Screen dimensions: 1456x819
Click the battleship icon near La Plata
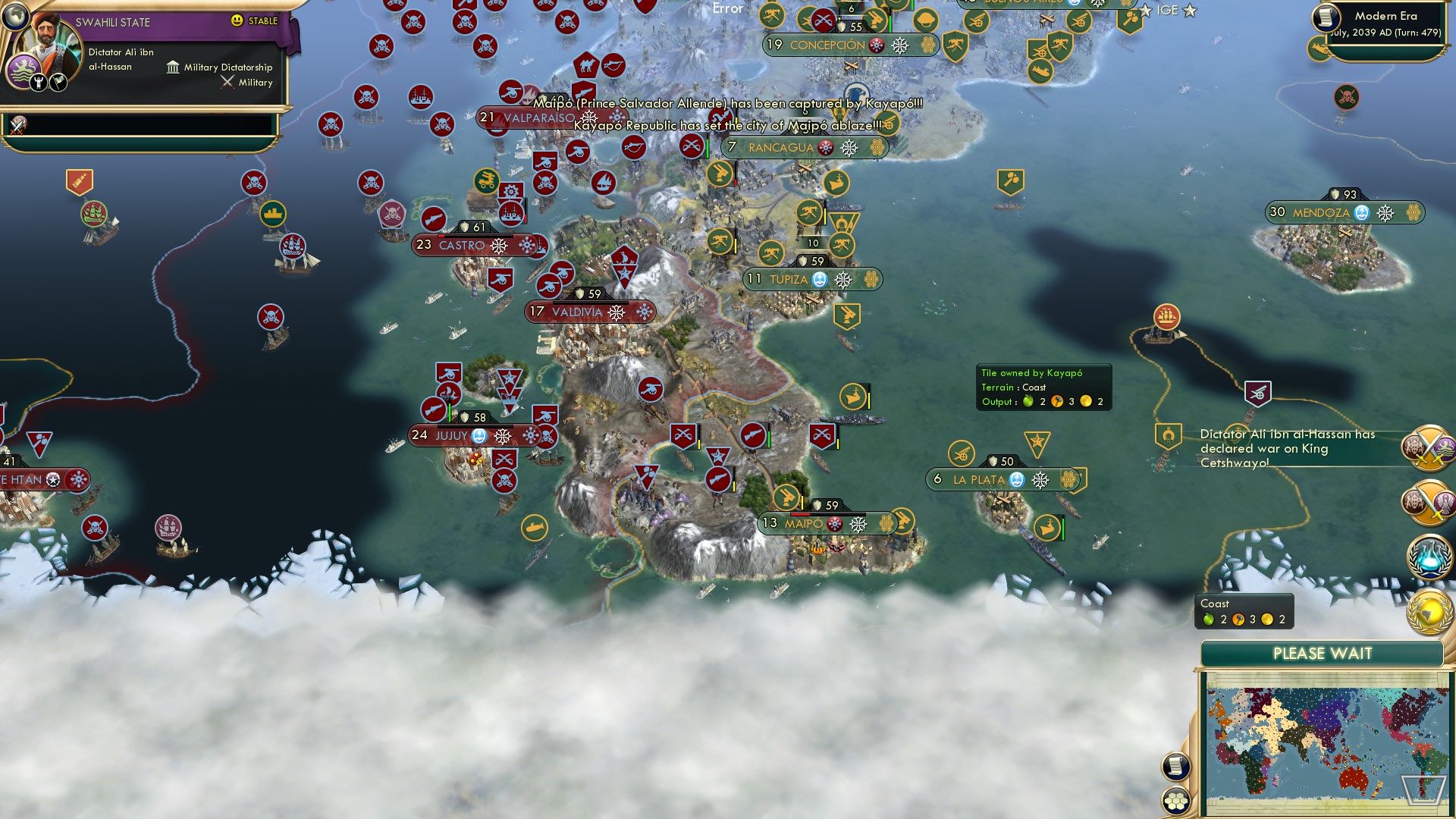point(1049,529)
